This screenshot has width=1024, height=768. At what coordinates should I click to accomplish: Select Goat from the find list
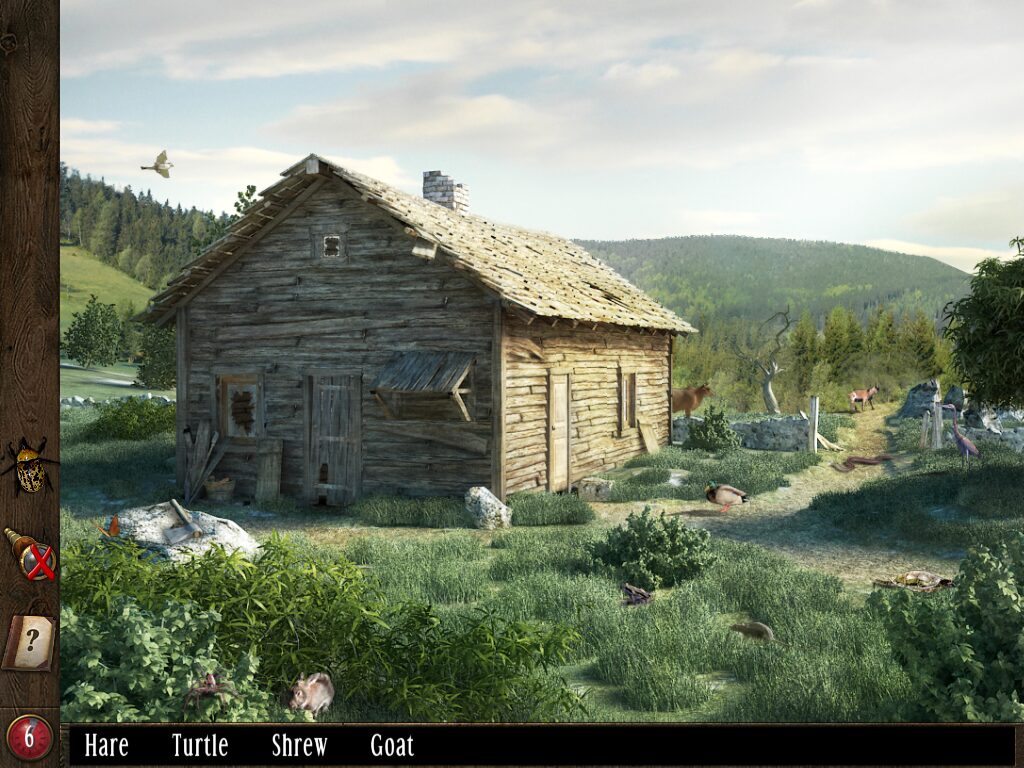(x=392, y=745)
